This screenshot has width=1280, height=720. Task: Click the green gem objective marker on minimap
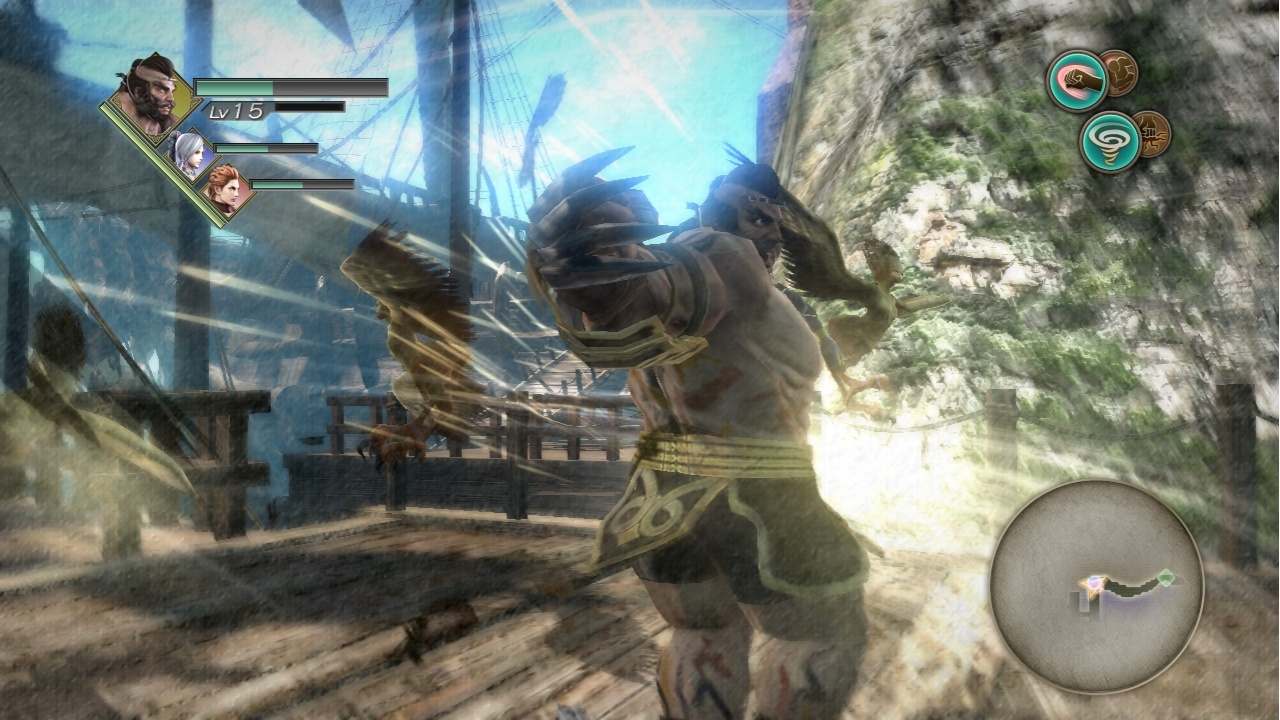pyautogui.click(x=1167, y=578)
